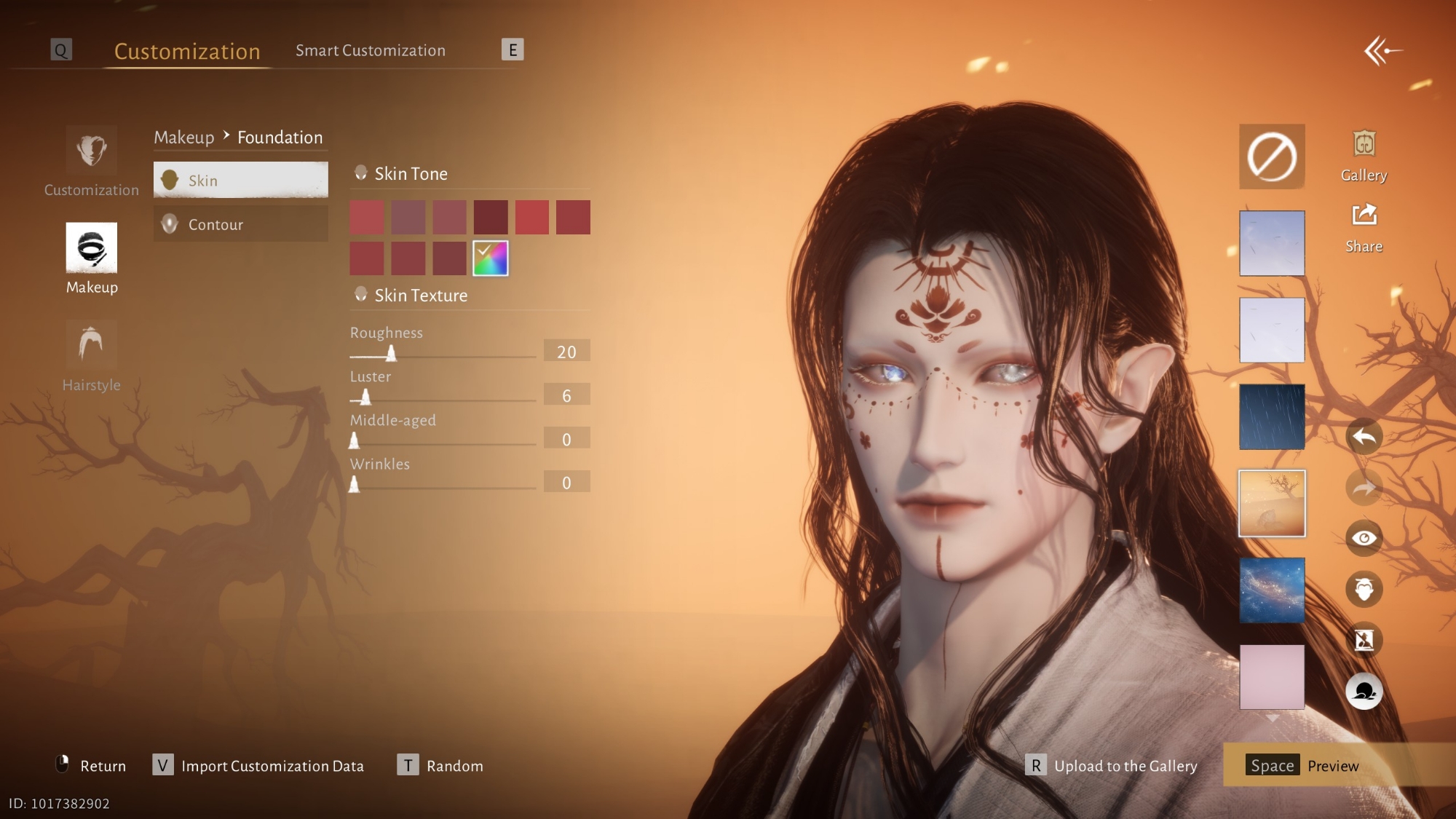Share the character design
Image resolution: width=1456 pixels, height=819 pixels.
[1364, 227]
